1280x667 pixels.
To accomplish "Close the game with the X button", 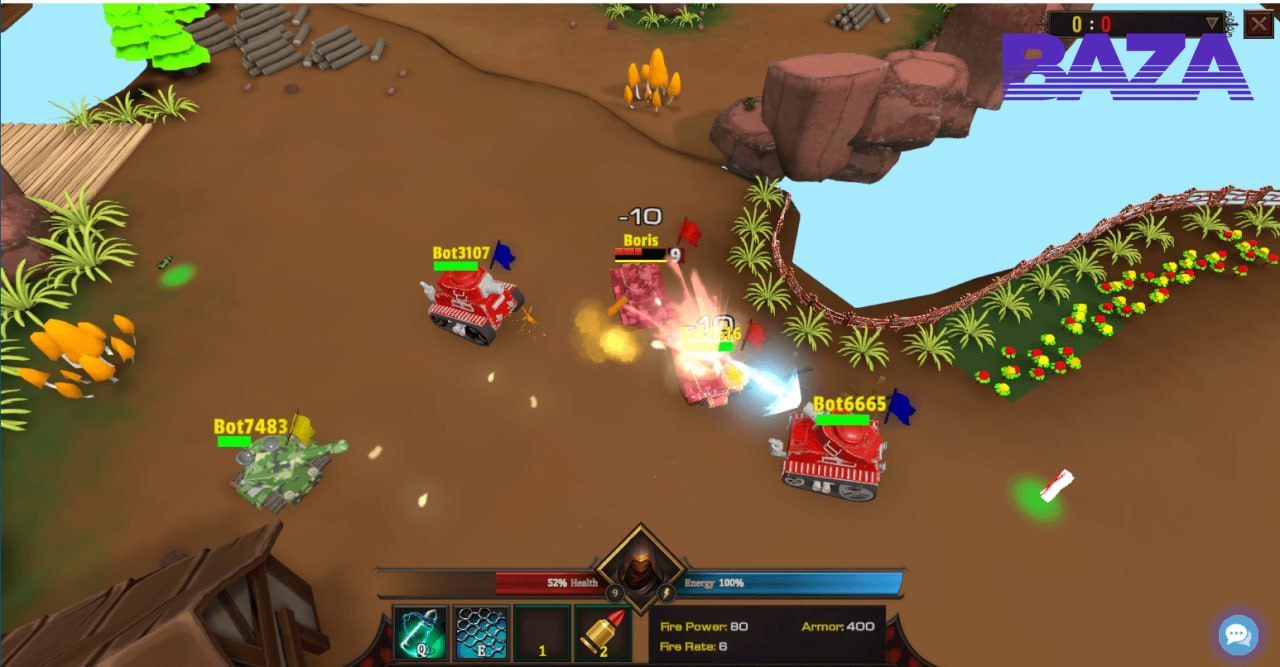I will click(x=1258, y=23).
